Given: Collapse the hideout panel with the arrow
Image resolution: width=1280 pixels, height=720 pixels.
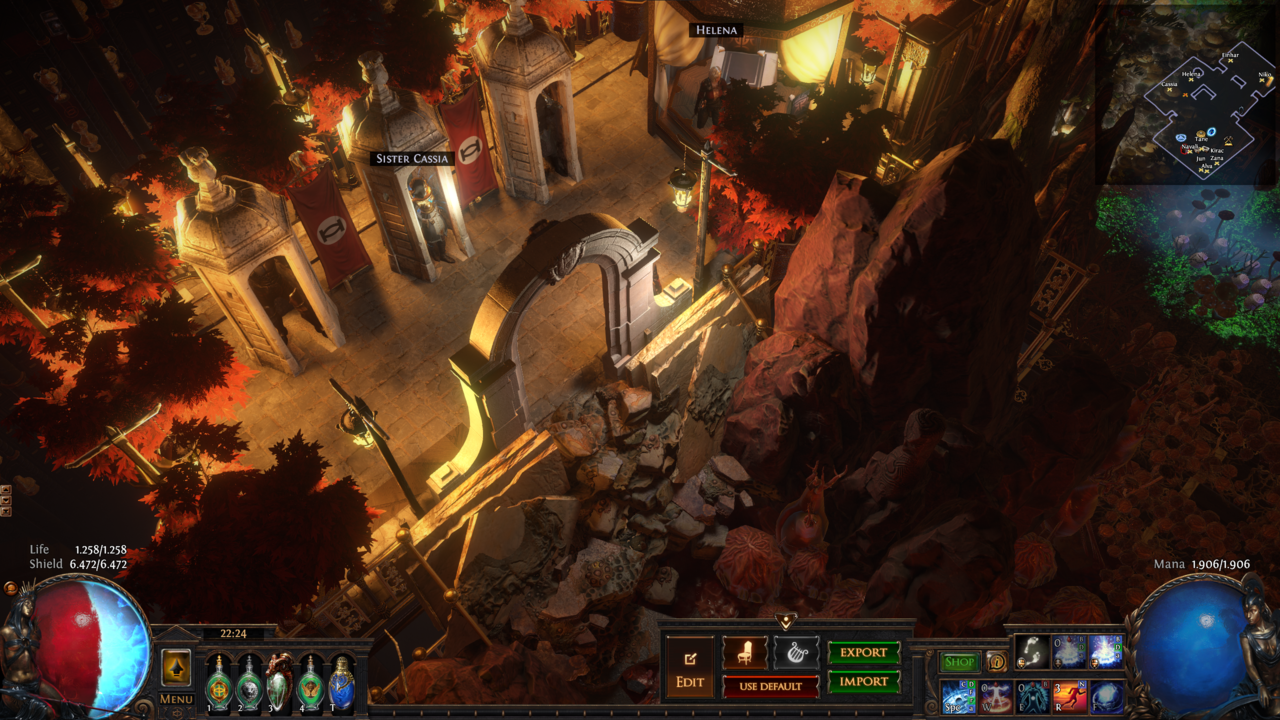Looking at the screenshot, I should pos(786,621).
